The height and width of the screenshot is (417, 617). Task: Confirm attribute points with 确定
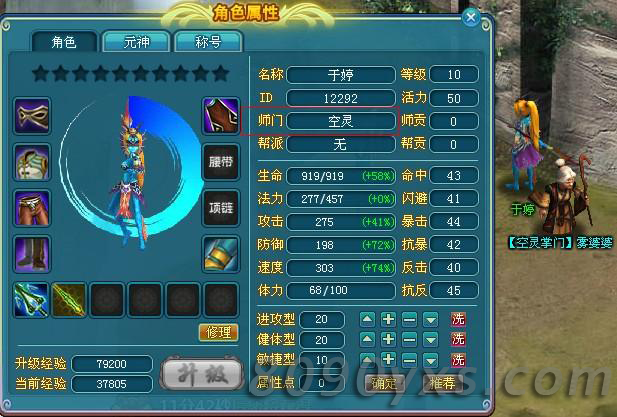point(384,382)
